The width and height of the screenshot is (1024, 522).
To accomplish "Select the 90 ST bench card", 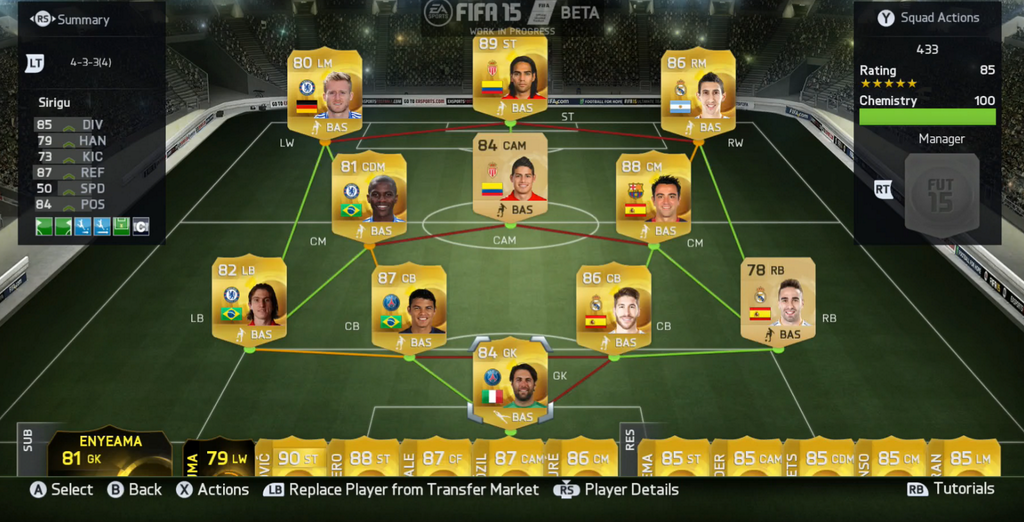I will click(291, 457).
